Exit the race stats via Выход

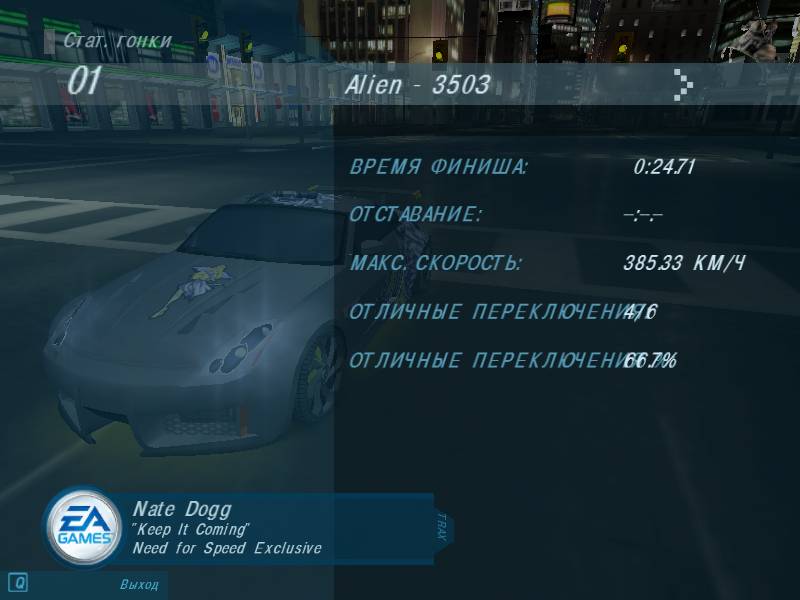(x=139, y=583)
